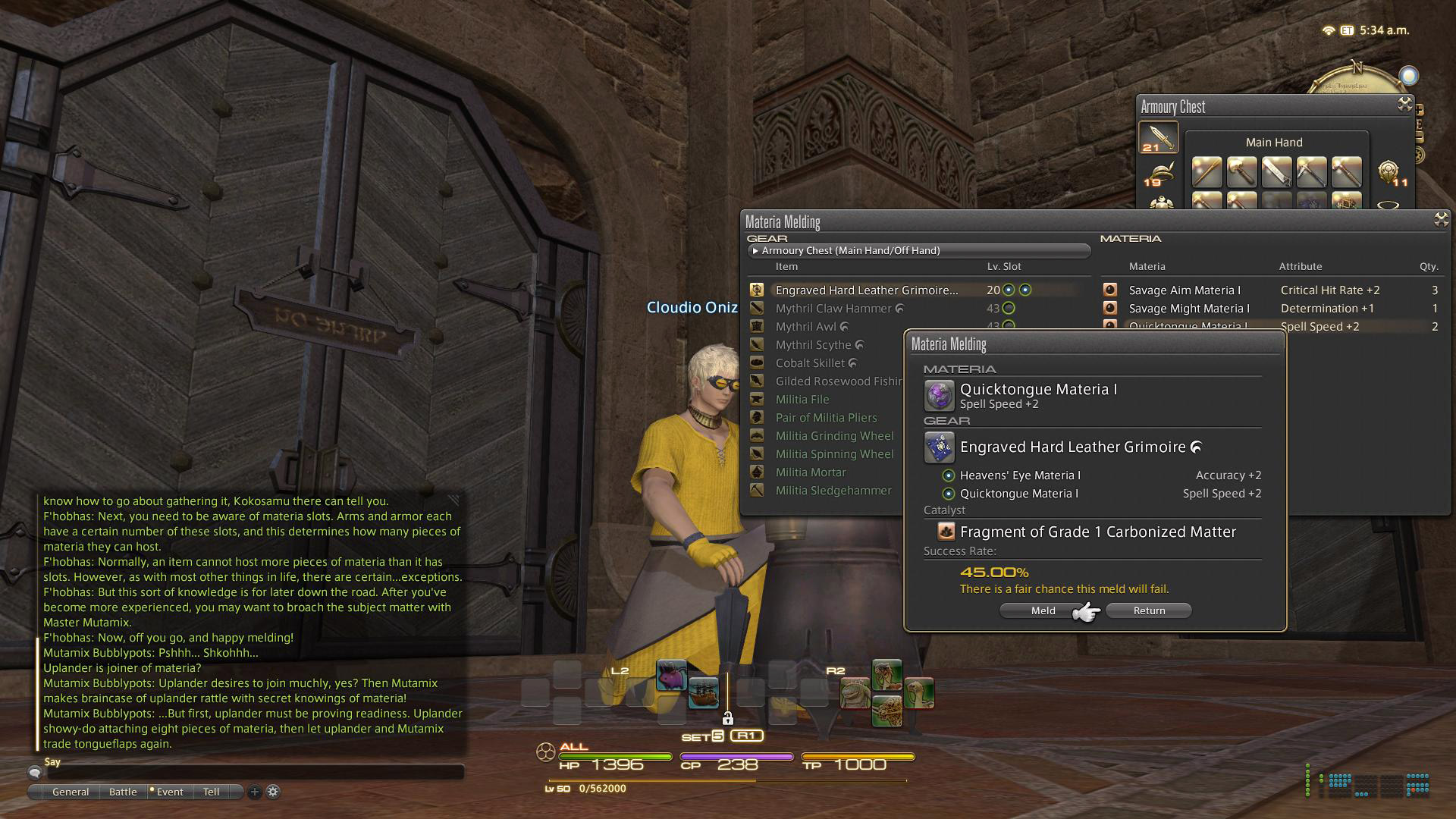Screen dimensions: 1456x819
Task: Click the Say chat input field
Action: pos(256,773)
